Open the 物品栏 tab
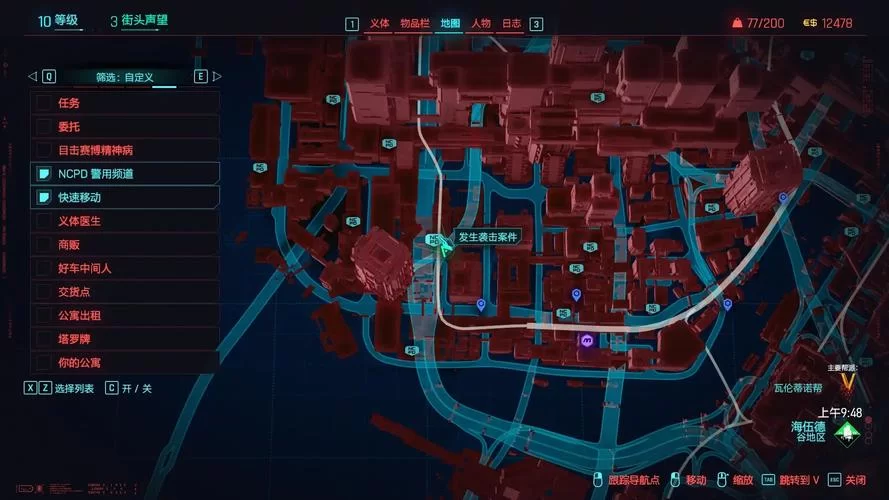This screenshot has width=889, height=500. 413,23
